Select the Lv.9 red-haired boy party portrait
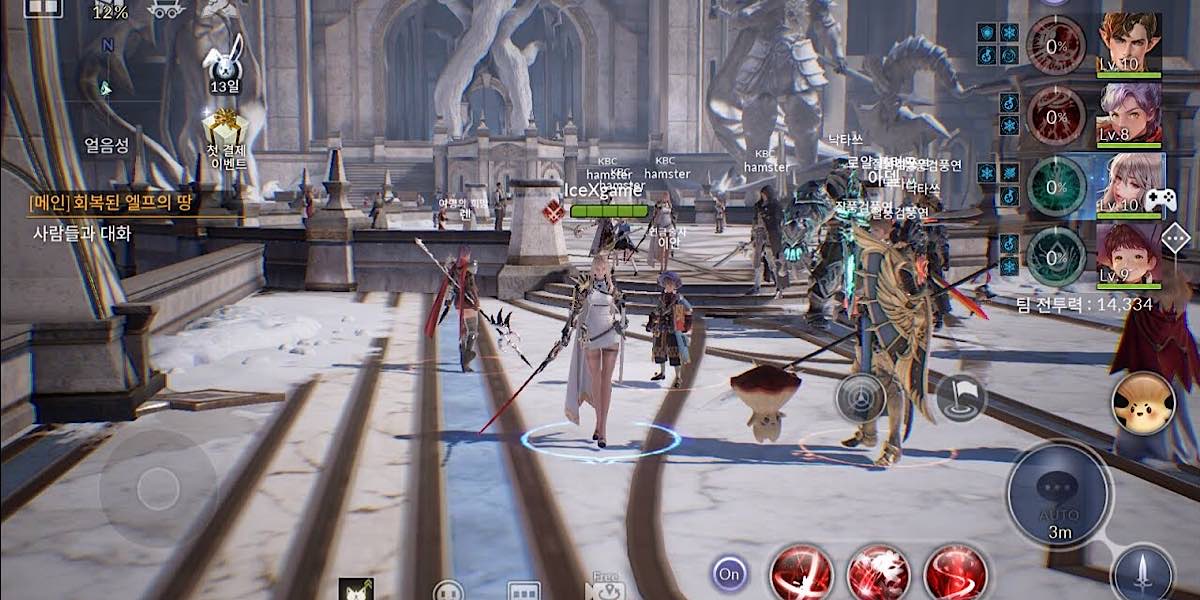 [1130, 255]
